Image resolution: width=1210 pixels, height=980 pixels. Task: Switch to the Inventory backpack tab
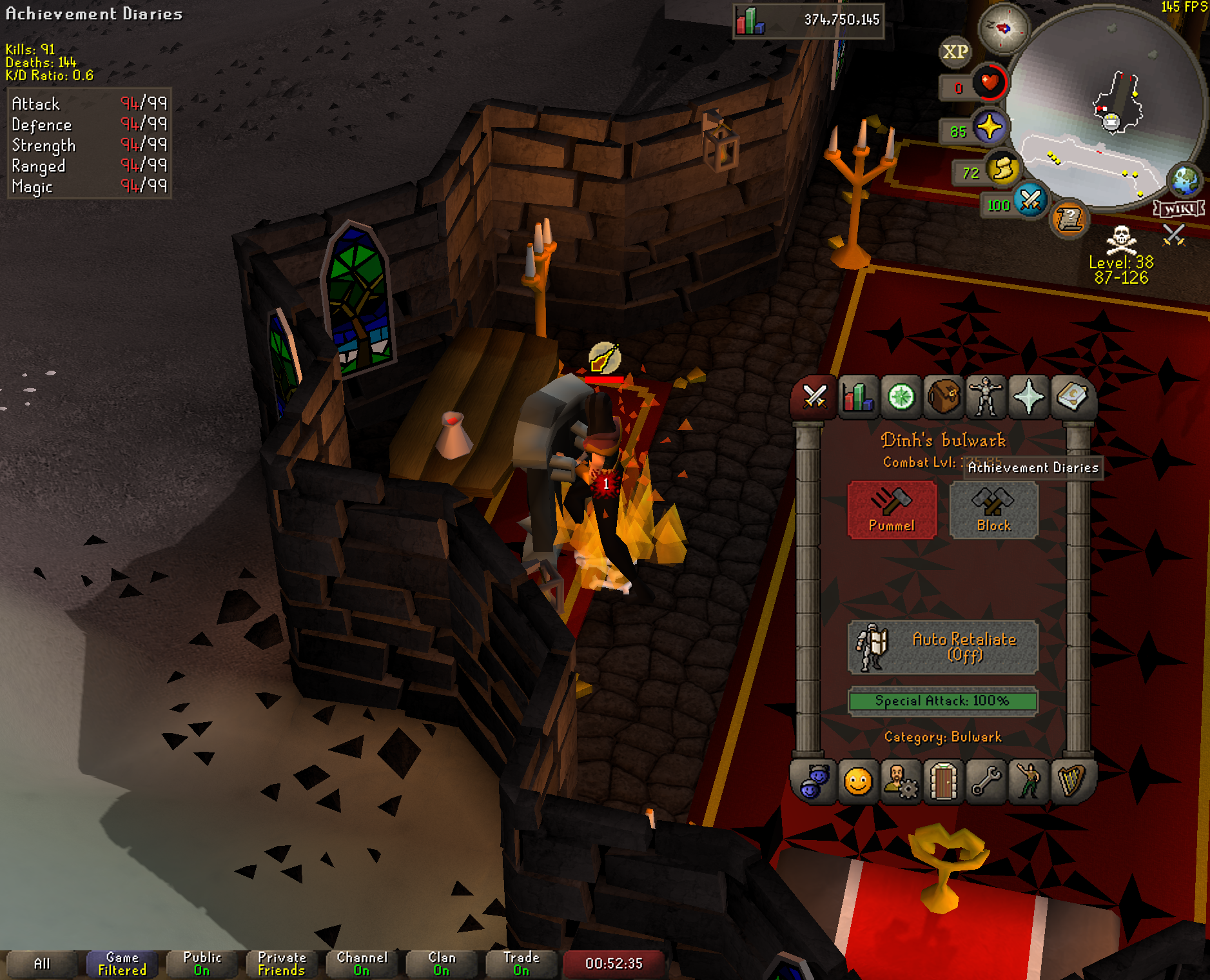click(x=943, y=397)
